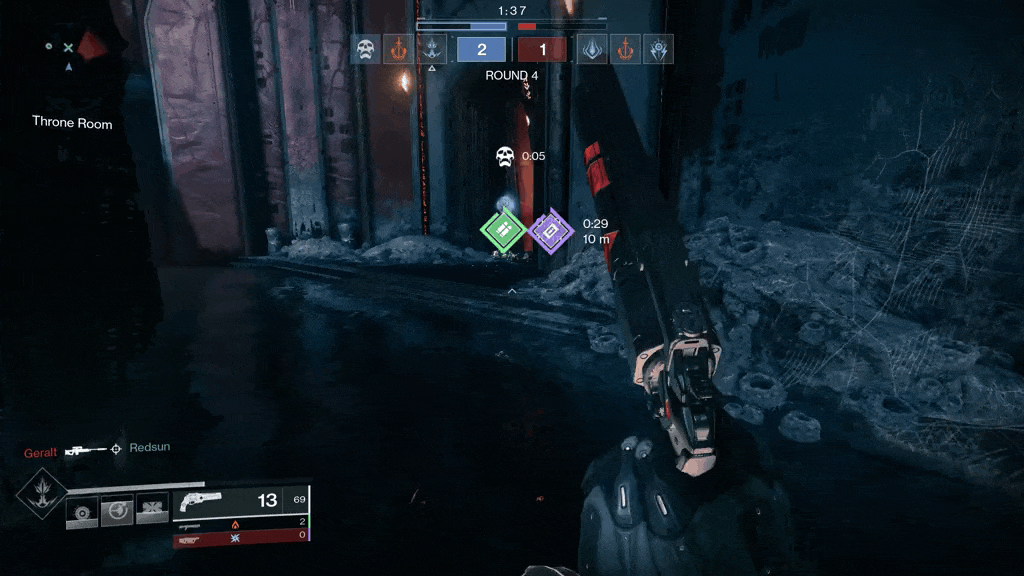This screenshot has width=1024, height=576.
Task: Select the dead teammate skull icon
Action: [364, 49]
